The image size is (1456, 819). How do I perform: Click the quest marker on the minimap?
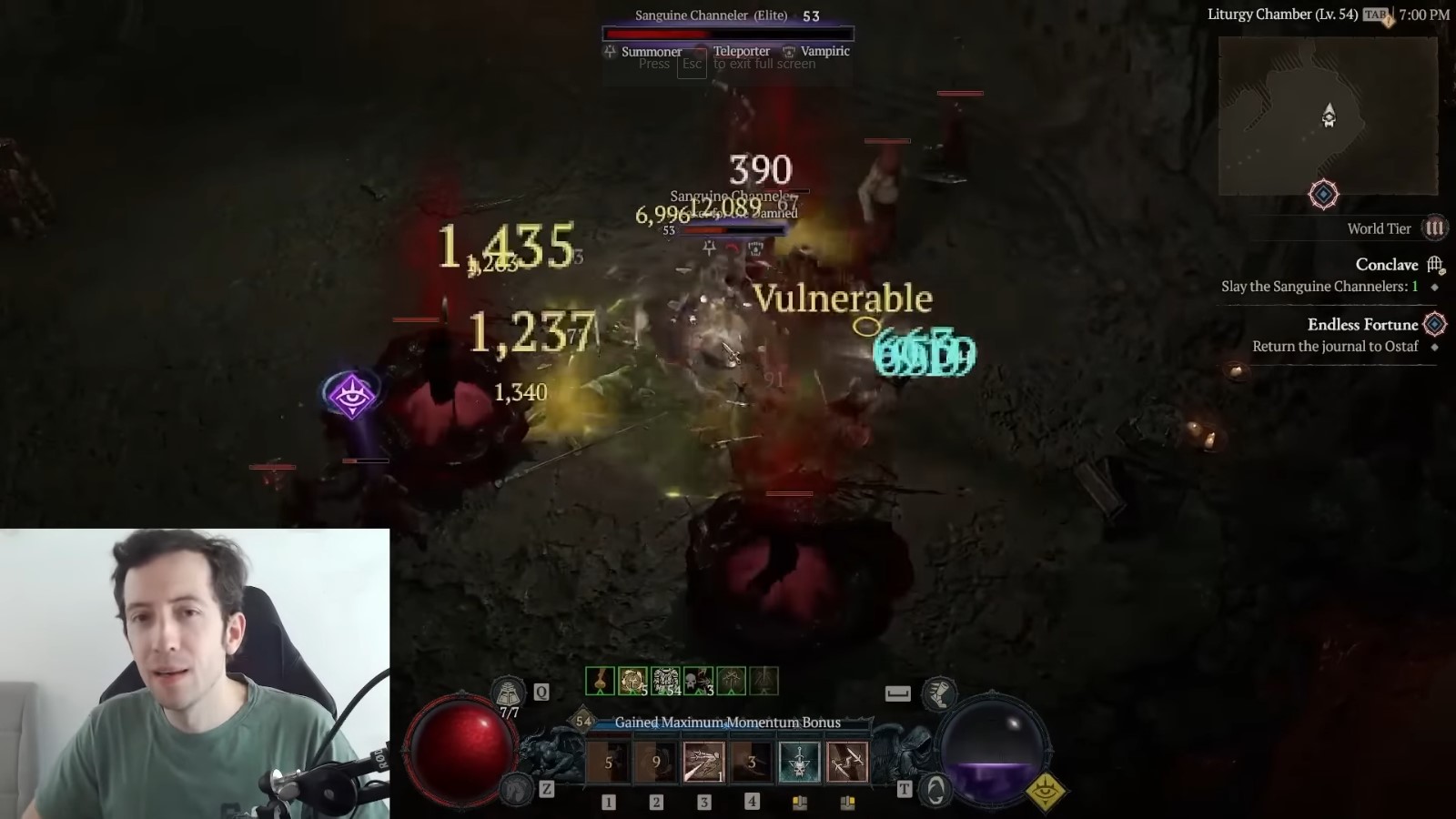pyautogui.click(x=1325, y=195)
